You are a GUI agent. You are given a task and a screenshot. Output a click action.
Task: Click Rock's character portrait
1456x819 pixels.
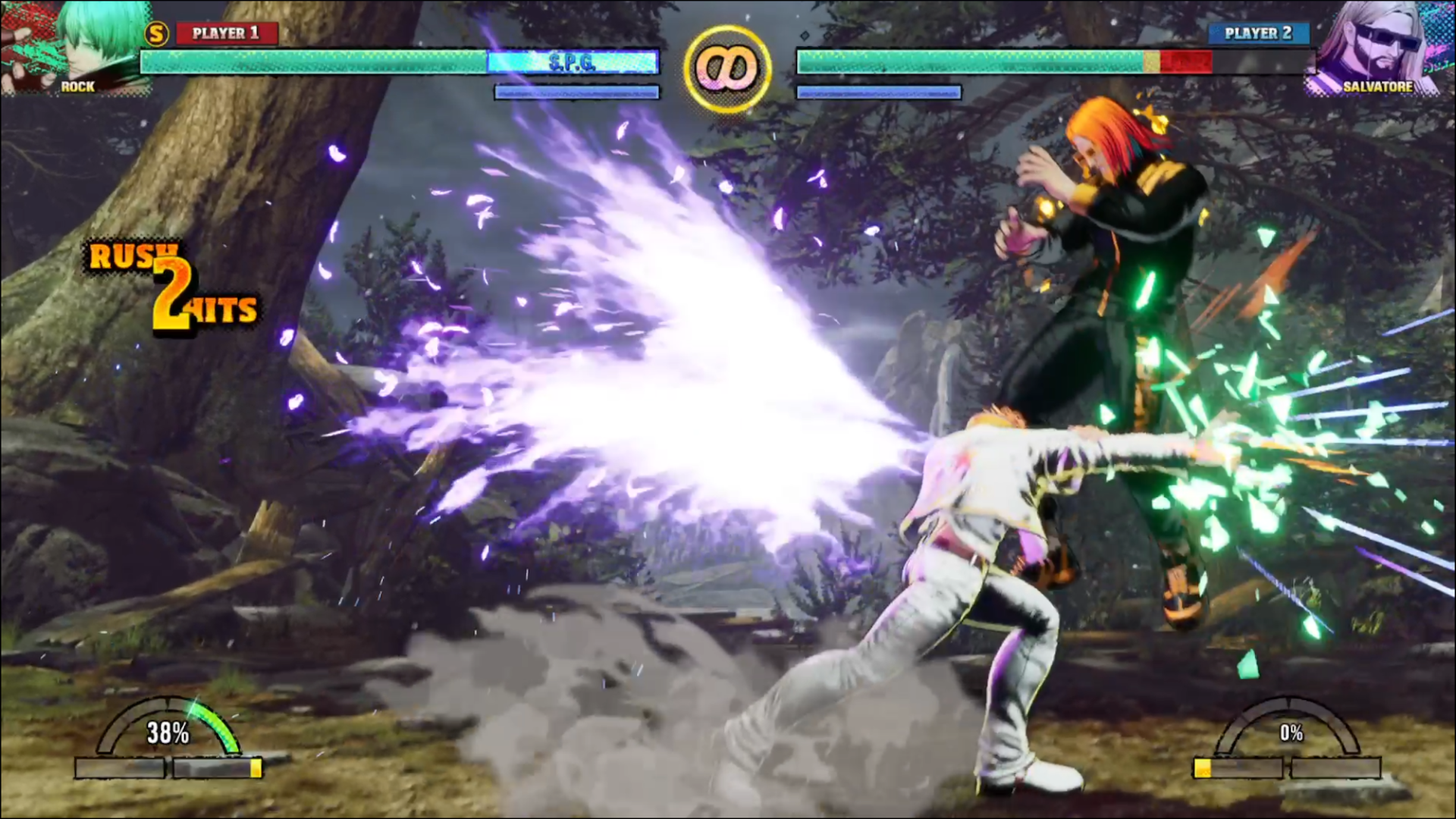pos(76,47)
